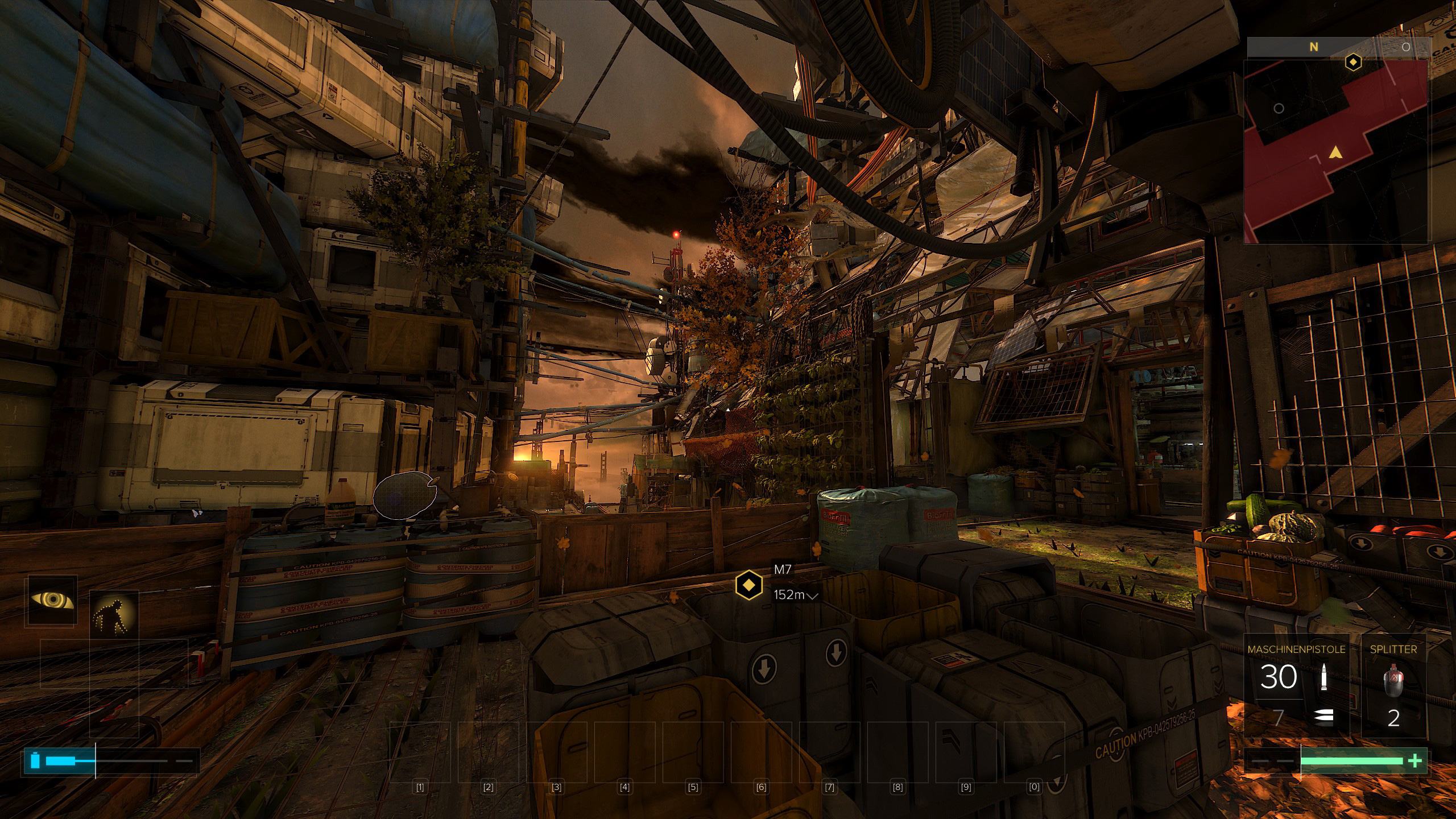Click the objective marker on the compass
The width and height of the screenshot is (1456, 819).
(1352, 61)
